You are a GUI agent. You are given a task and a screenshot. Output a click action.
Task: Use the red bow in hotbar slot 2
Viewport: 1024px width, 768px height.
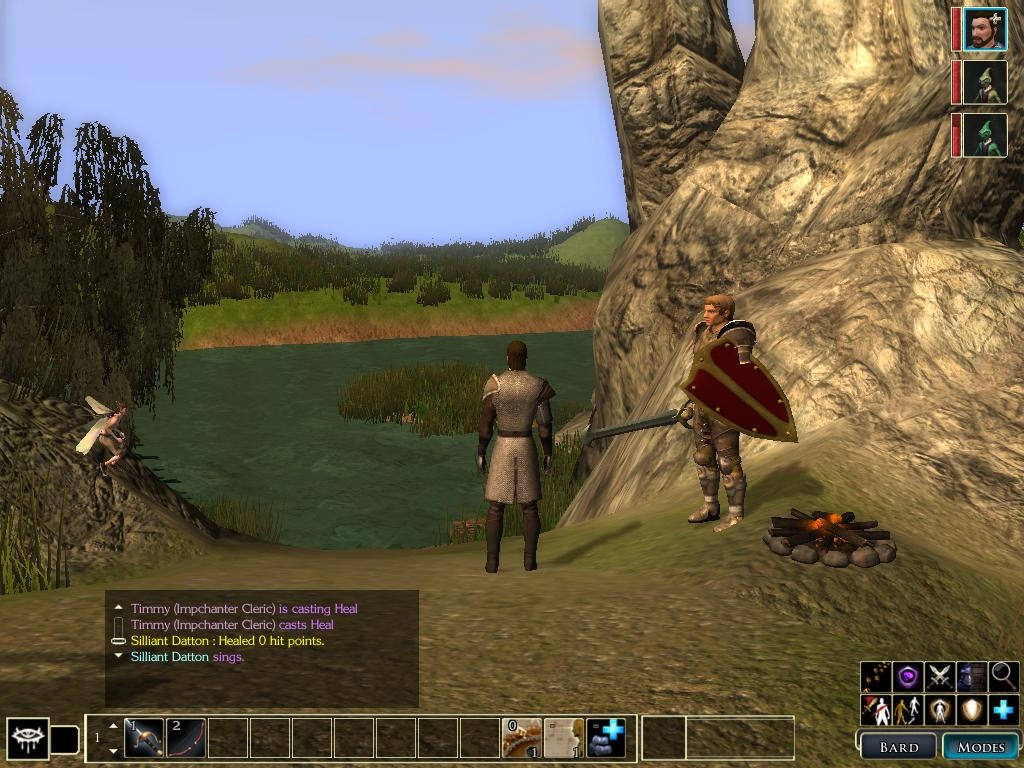[185, 738]
